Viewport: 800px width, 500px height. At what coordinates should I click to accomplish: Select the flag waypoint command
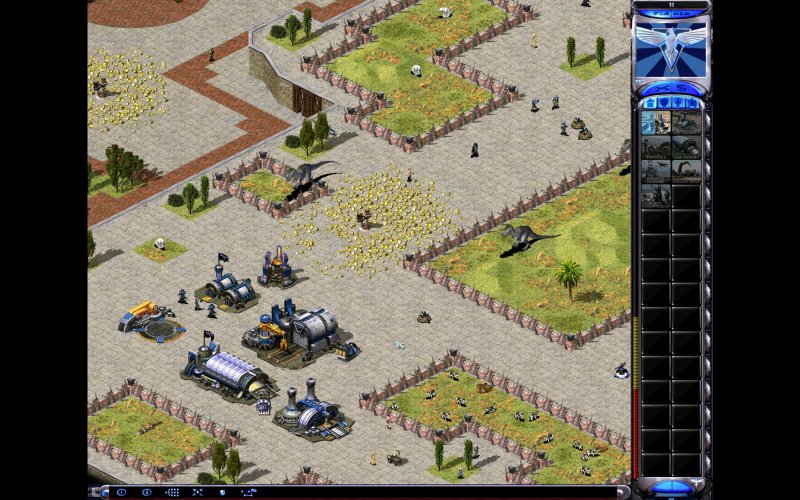249,492
